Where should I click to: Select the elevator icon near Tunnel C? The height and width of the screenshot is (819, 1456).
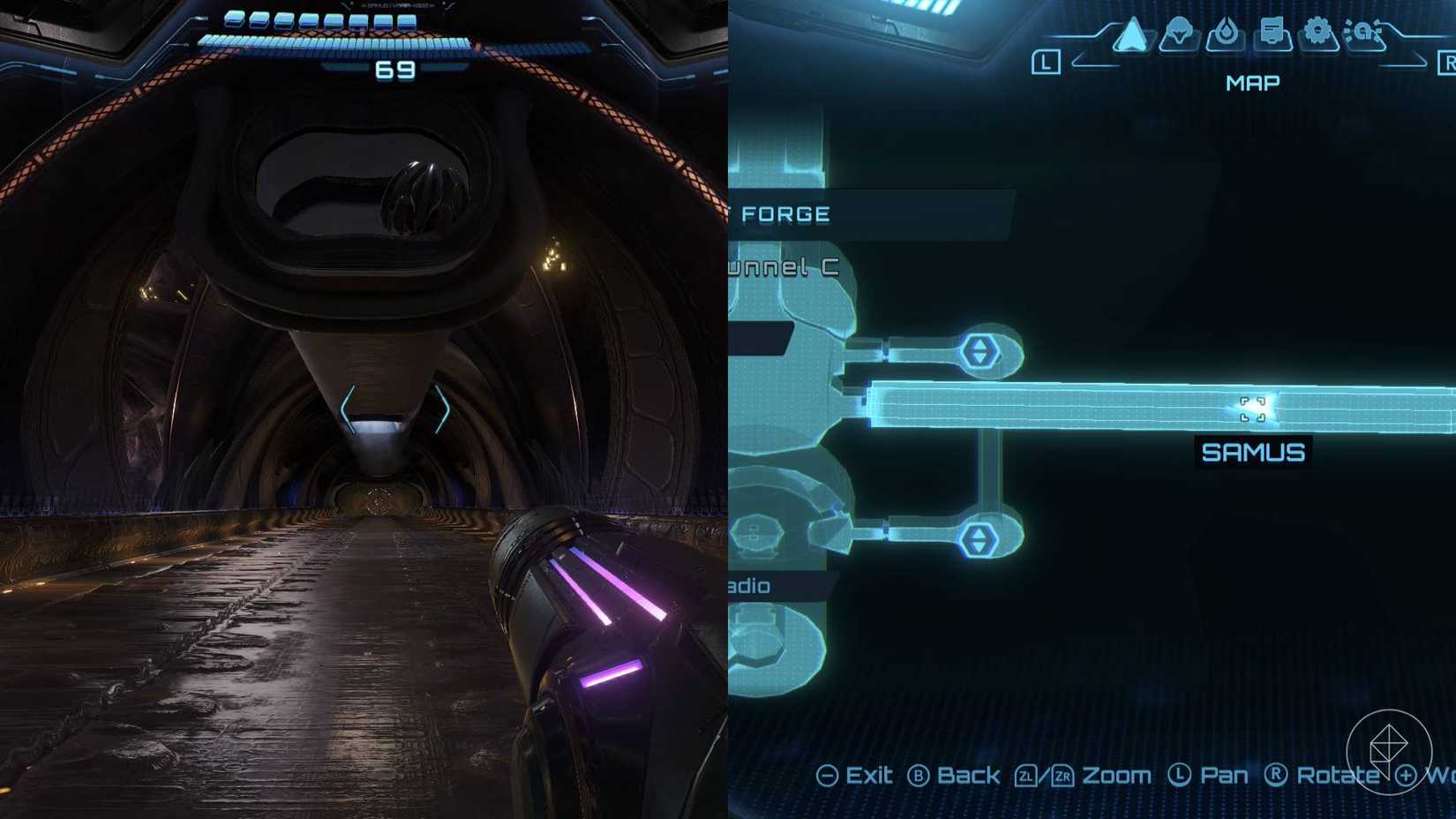pyautogui.click(x=979, y=351)
